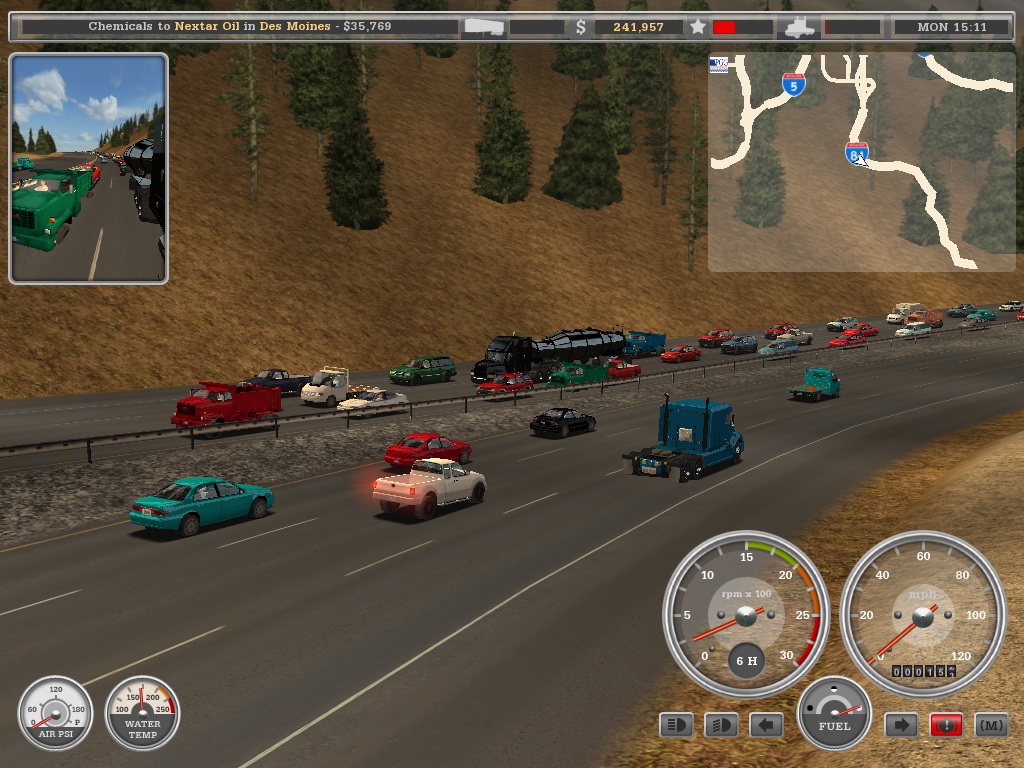The image size is (1024, 768).
Task: Click the dollar sign money icon
Action: pyautogui.click(x=581, y=27)
